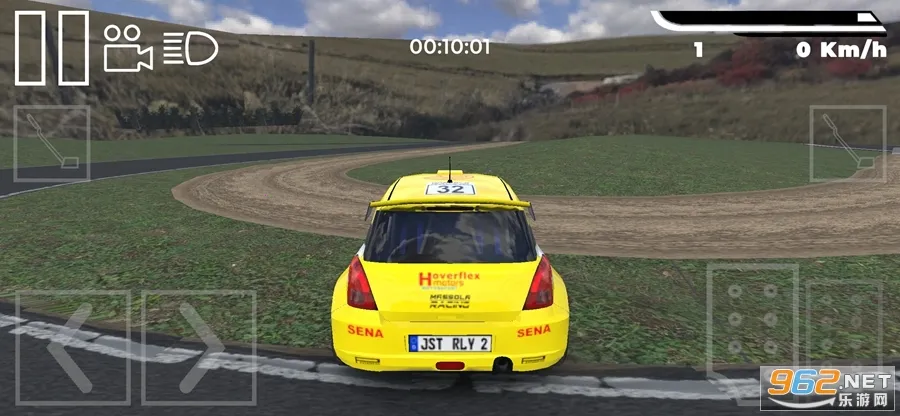Pause the race with the pause button
This screenshot has height=416, width=900.
point(51,47)
